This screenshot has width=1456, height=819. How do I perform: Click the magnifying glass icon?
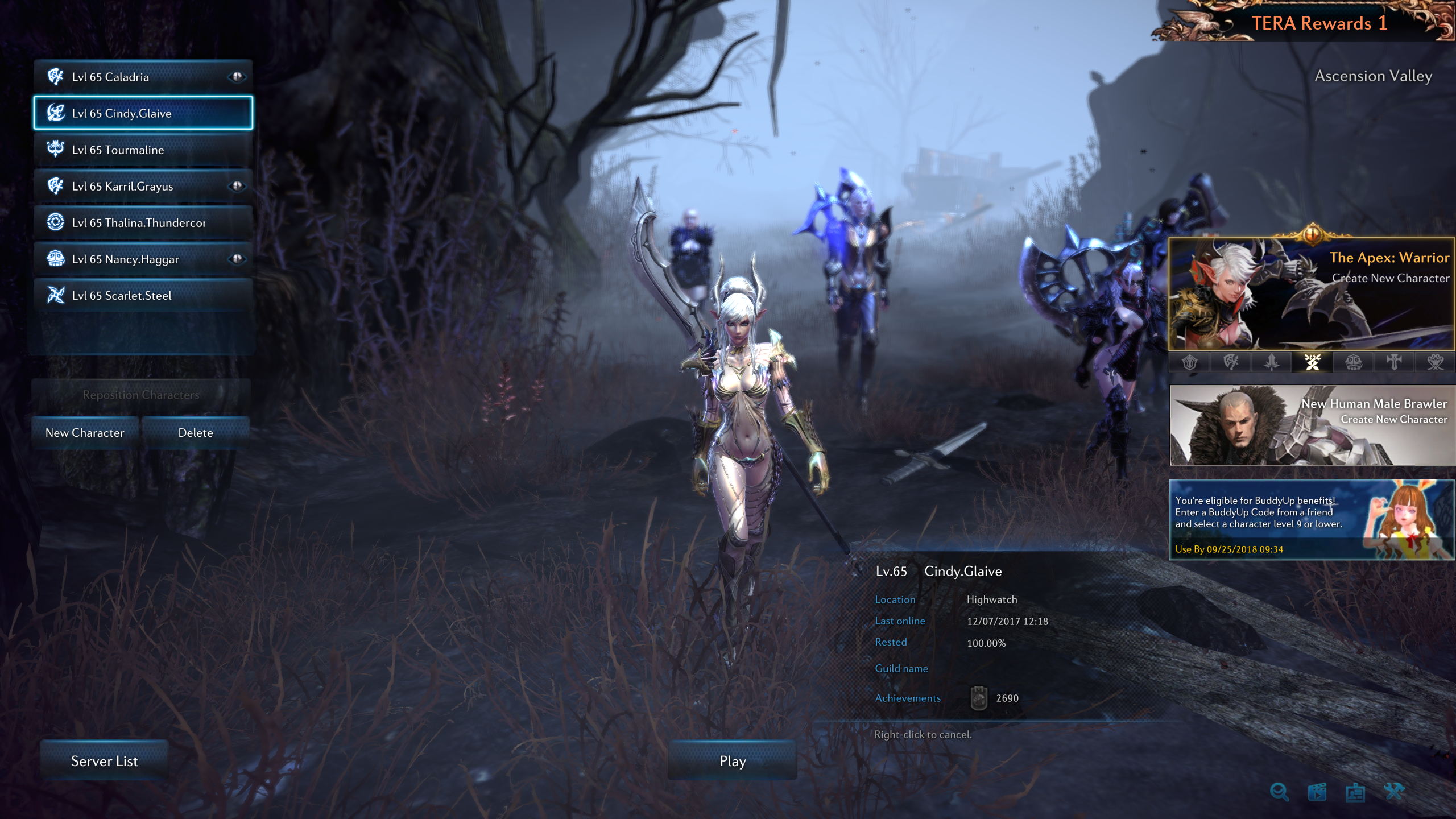1279,792
